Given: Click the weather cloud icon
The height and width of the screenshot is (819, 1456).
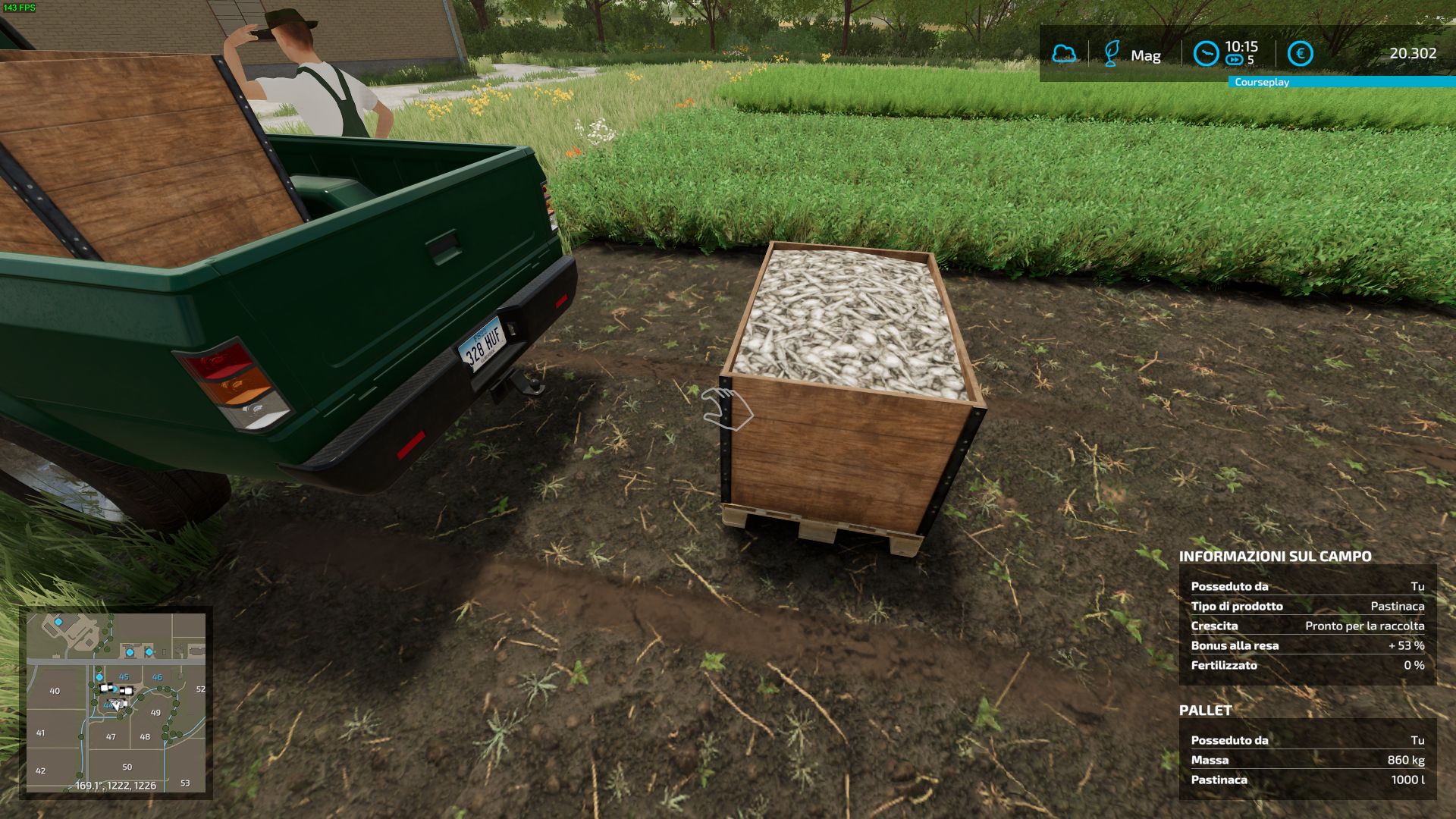Looking at the screenshot, I should coord(1064,53).
